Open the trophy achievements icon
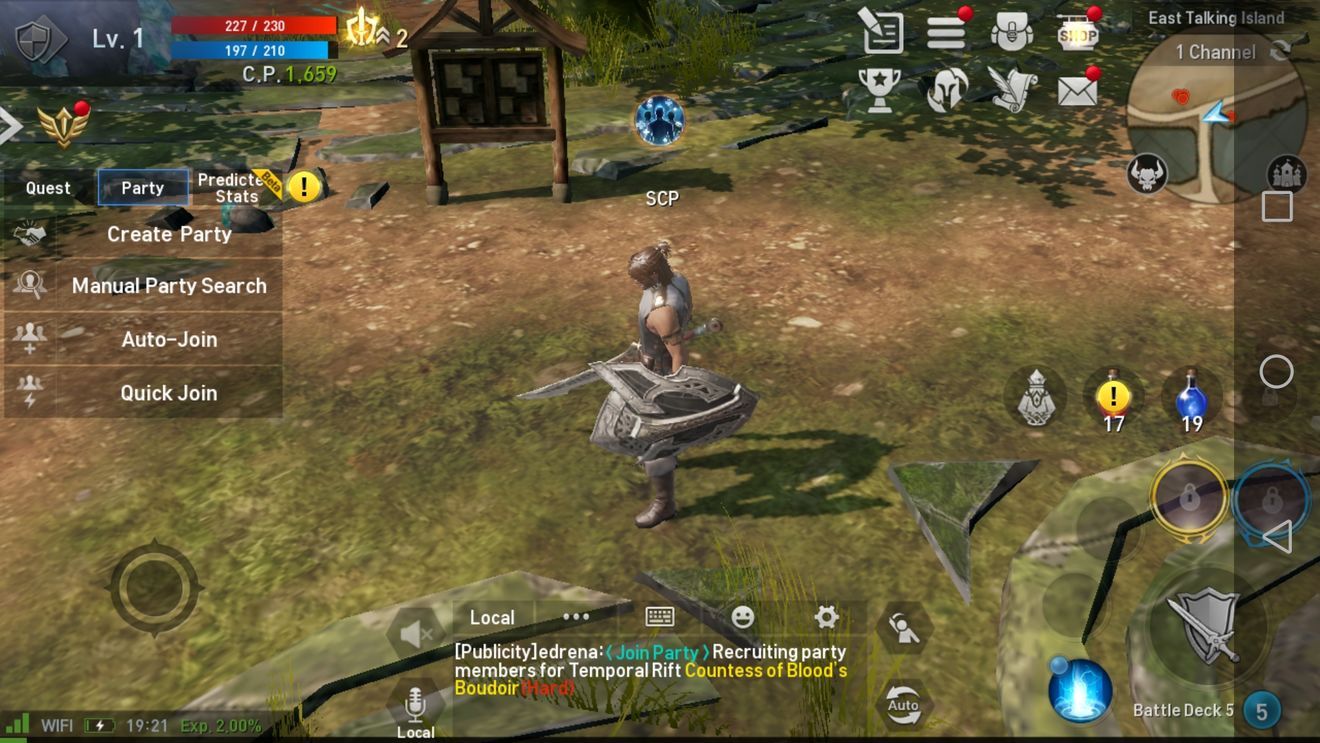1320x743 pixels. [x=879, y=91]
